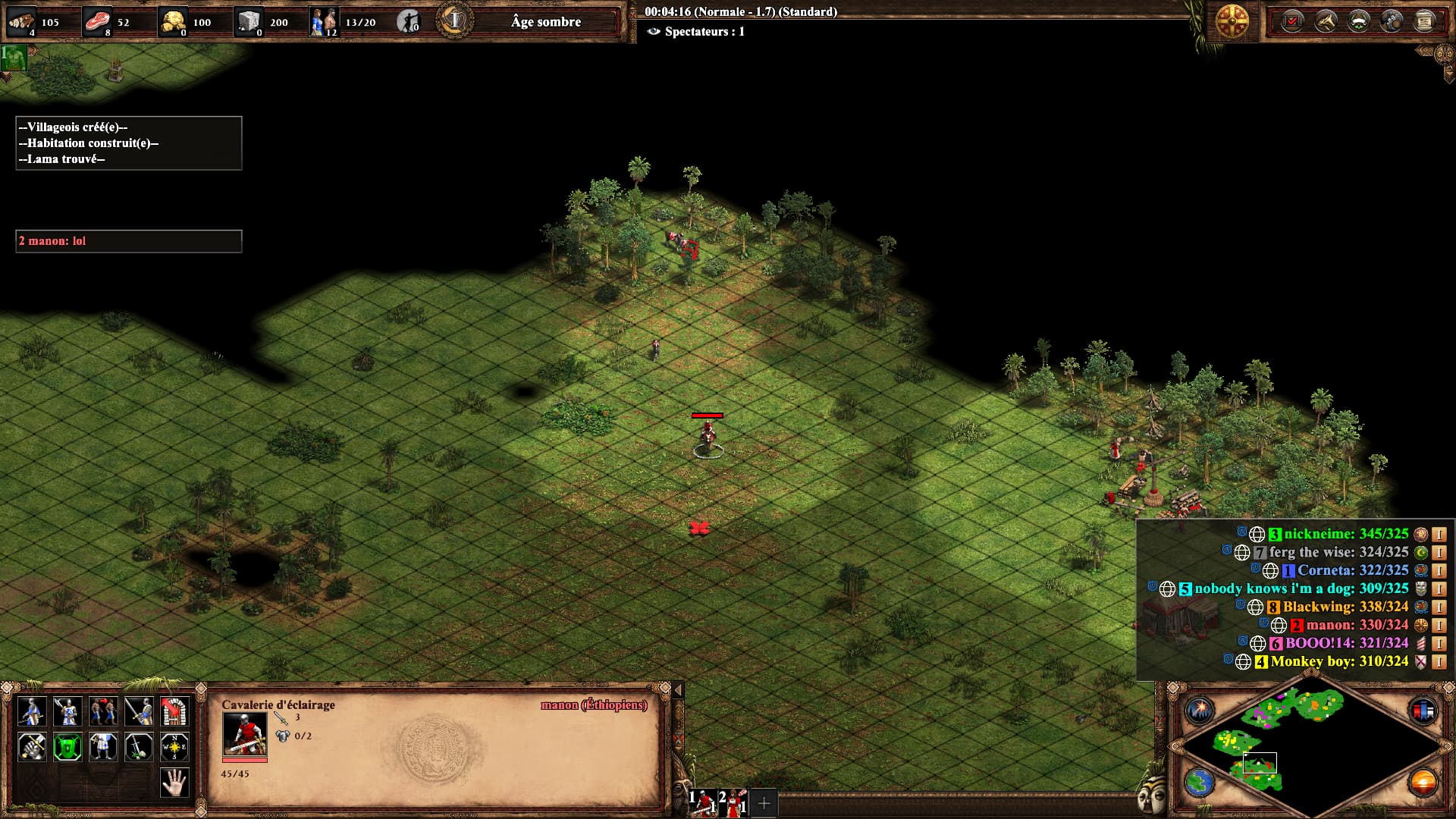
Task: Activate the green shield defensive stance
Action: 67,747
